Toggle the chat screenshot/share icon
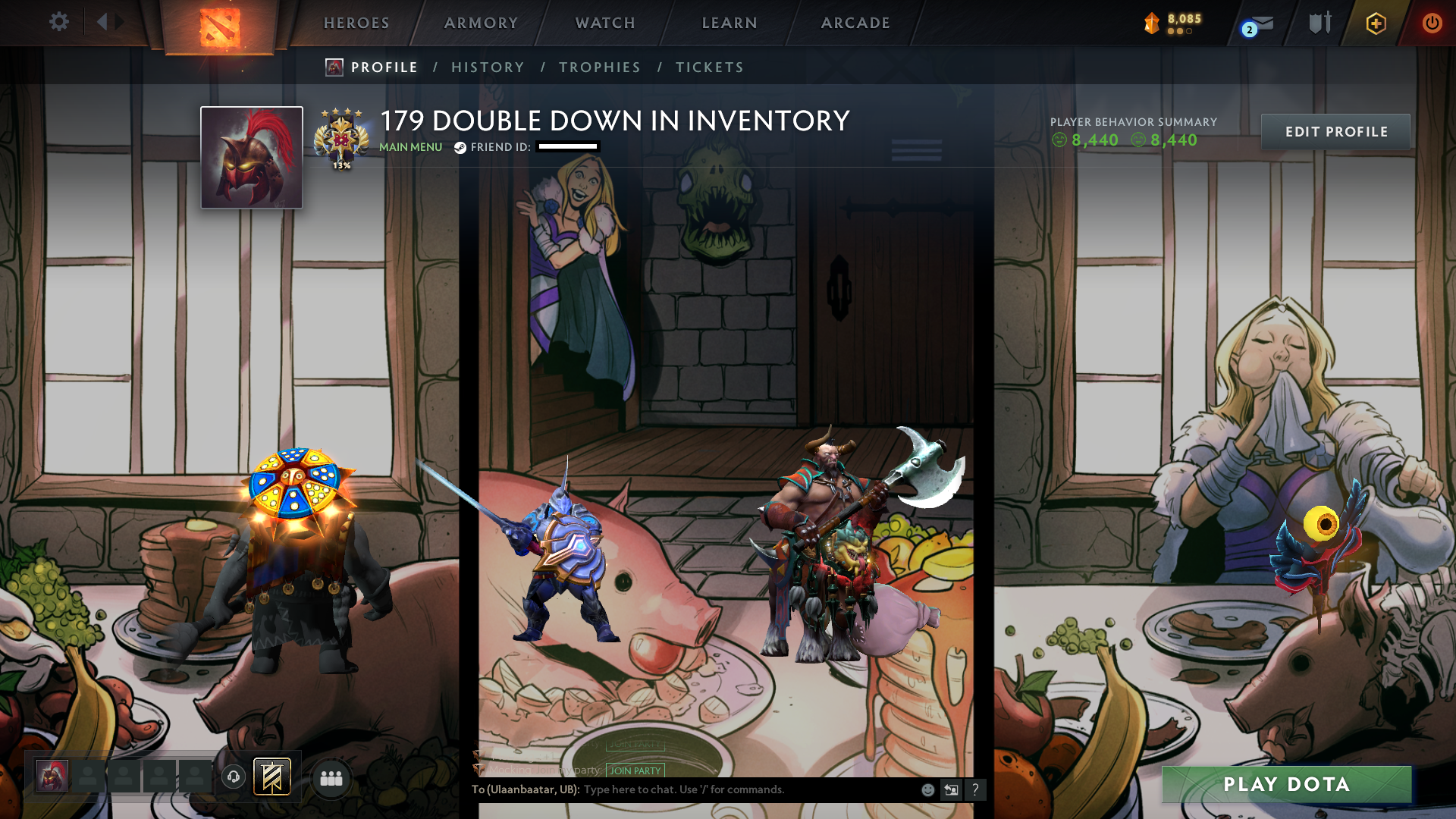This screenshot has width=1456, height=819. (952, 789)
